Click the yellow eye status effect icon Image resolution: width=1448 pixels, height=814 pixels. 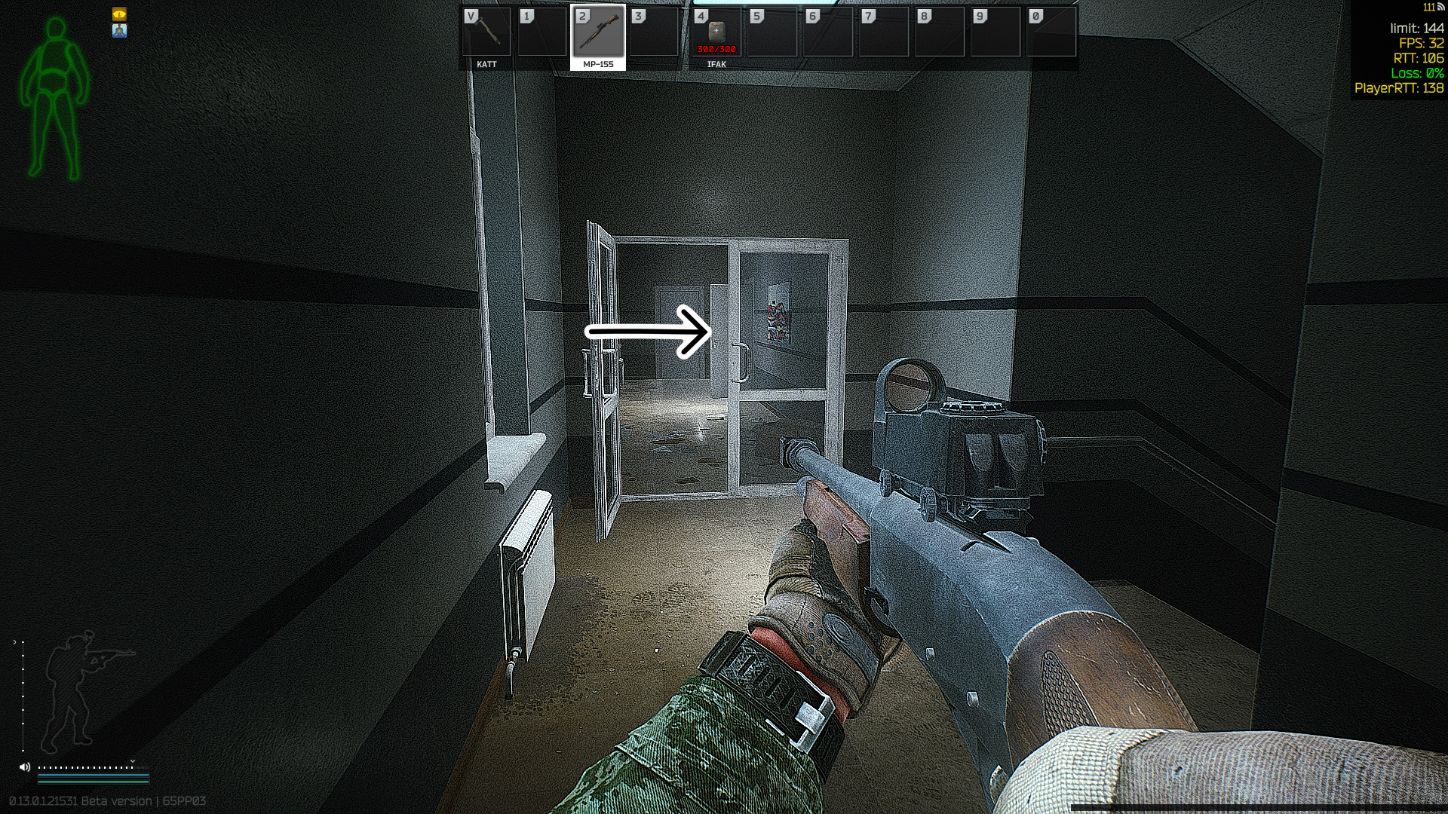(x=120, y=14)
